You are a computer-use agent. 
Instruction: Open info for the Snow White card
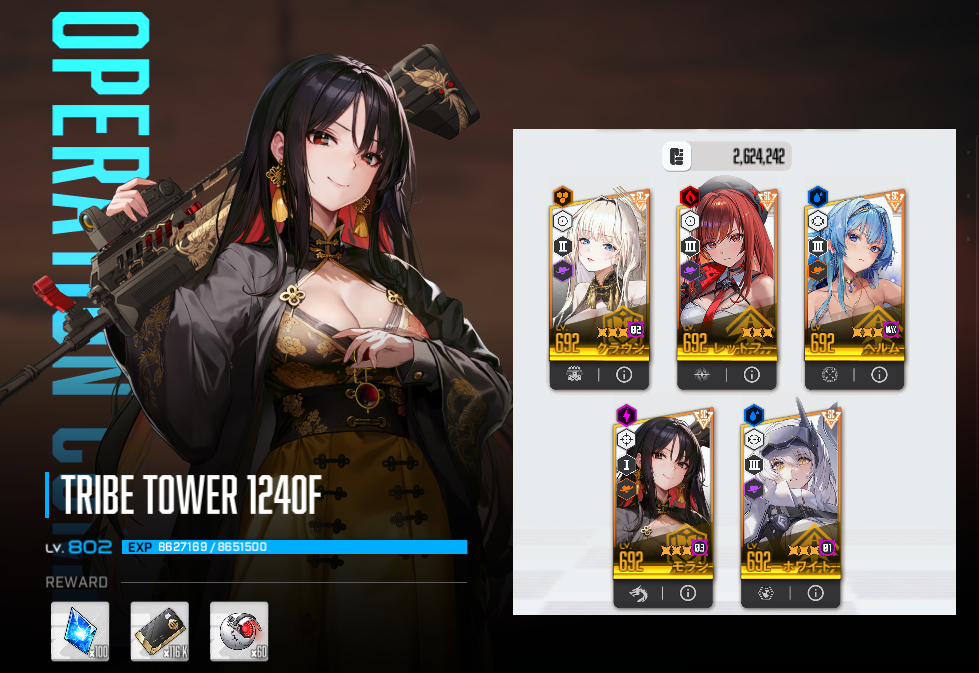click(815, 593)
